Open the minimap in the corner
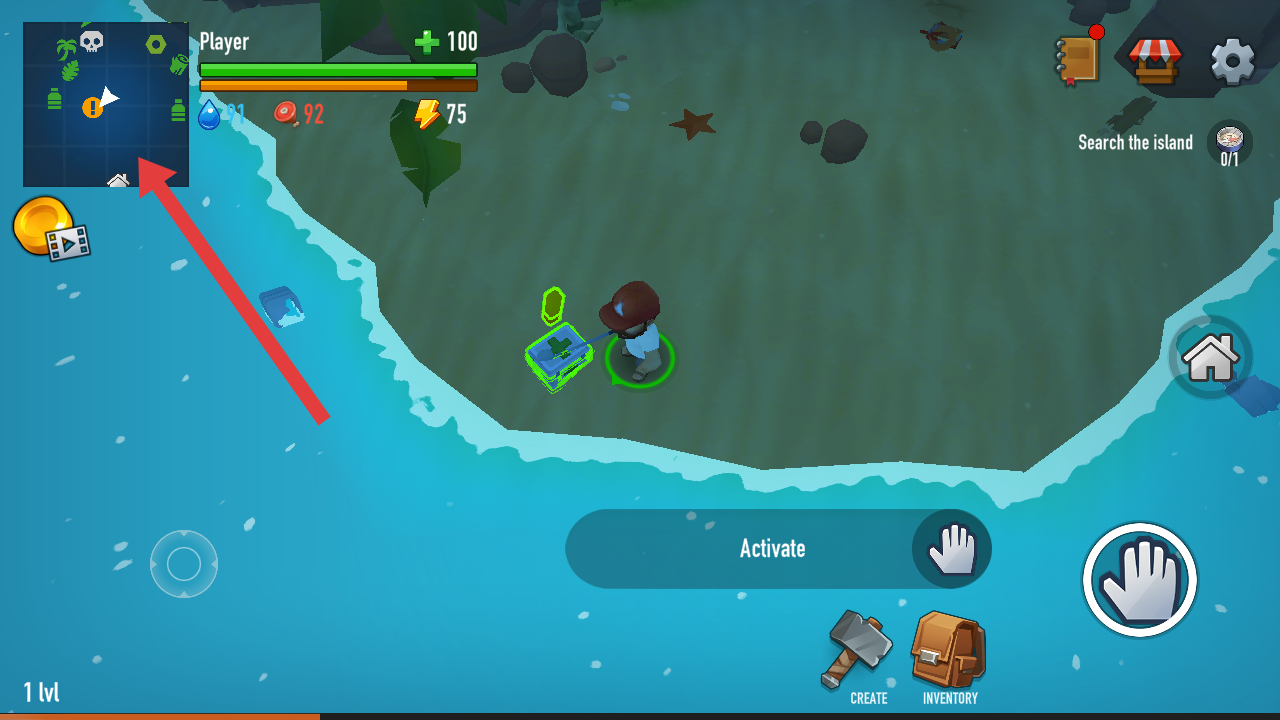This screenshot has width=1280, height=720. 106,104
